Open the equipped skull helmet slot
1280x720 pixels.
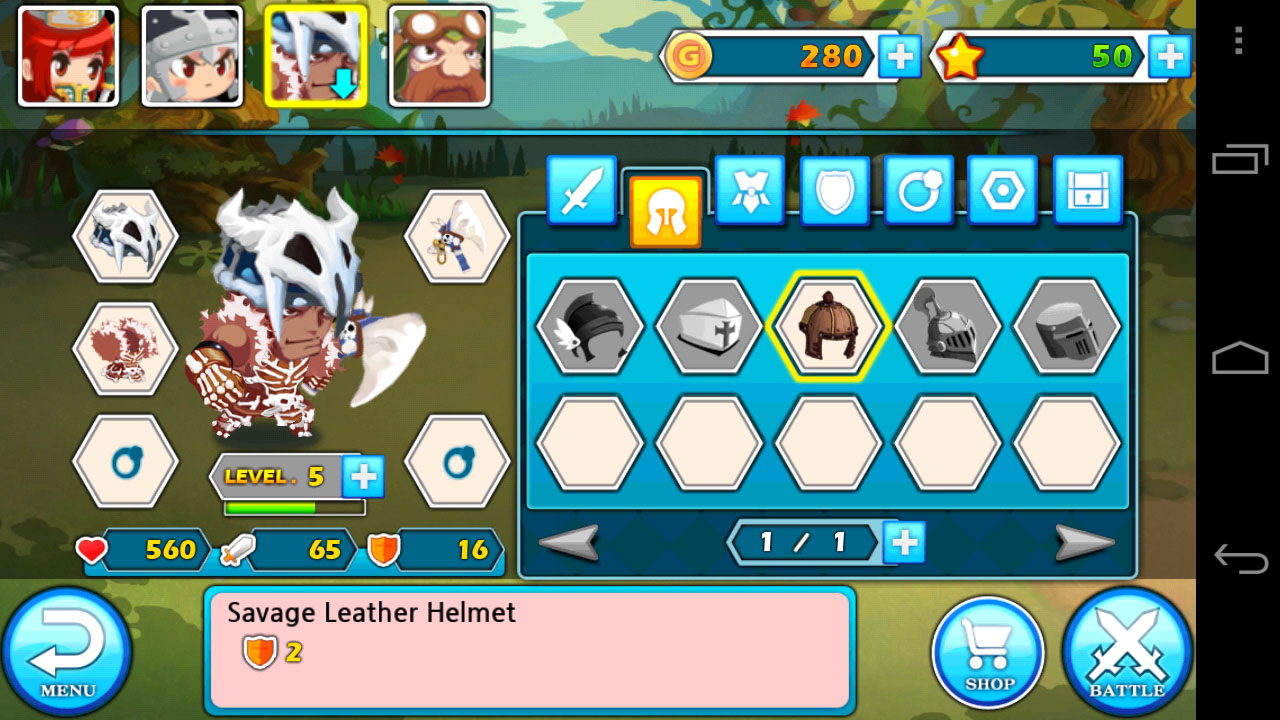pyautogui.click(x=125, y=237)
